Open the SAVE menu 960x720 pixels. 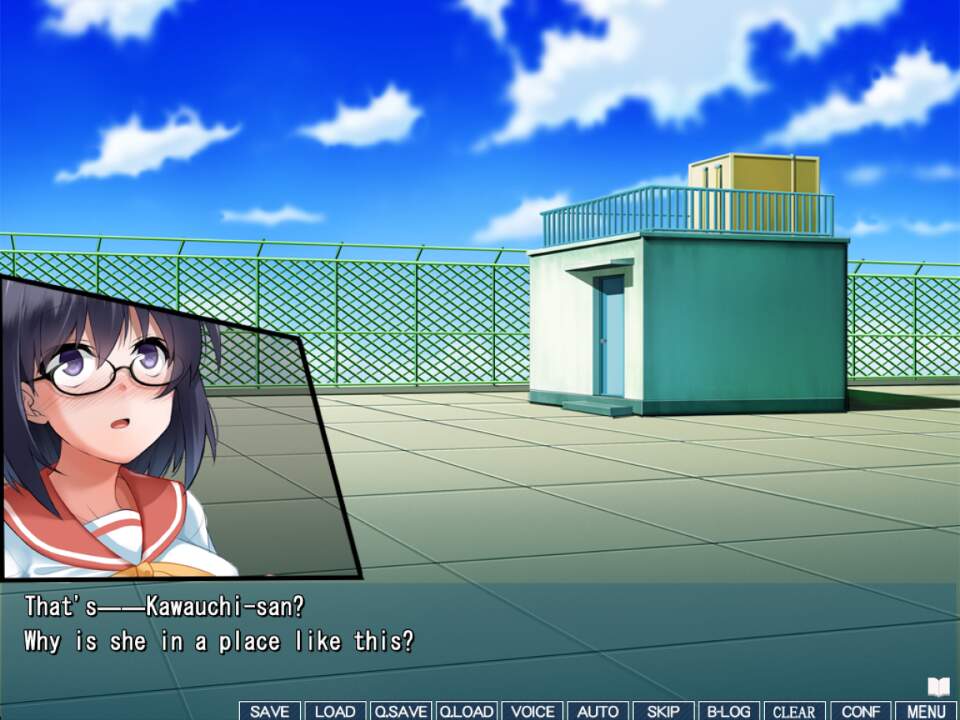(x=270, y=711)
